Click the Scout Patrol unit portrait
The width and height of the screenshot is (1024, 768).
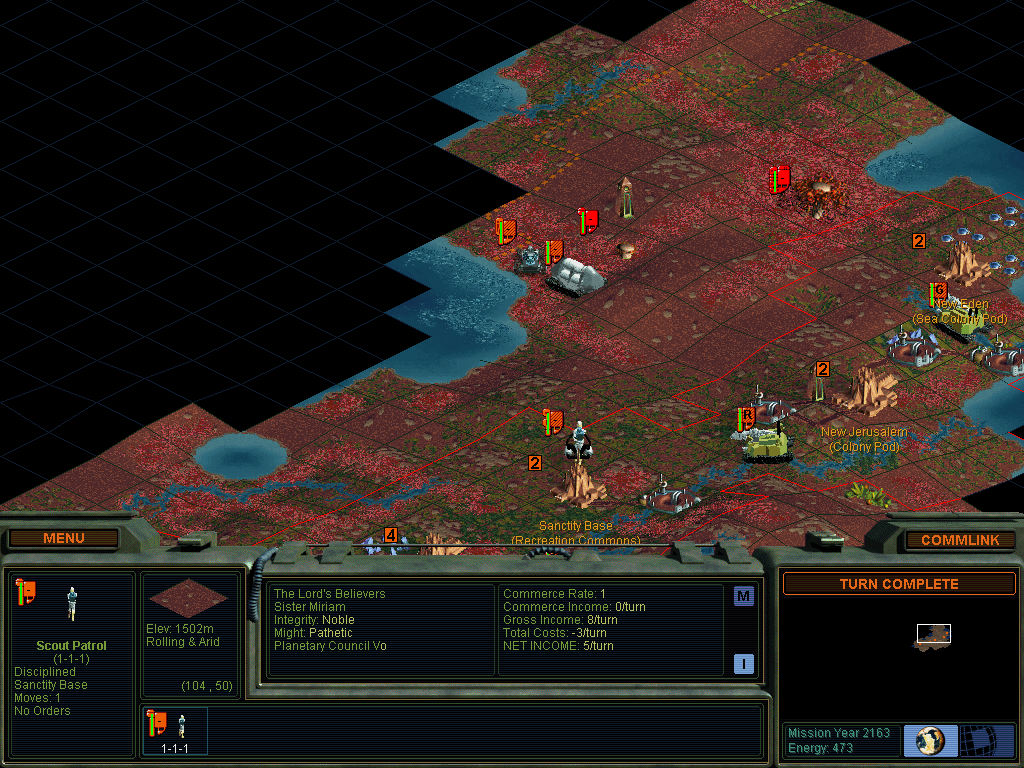[71, 602]
